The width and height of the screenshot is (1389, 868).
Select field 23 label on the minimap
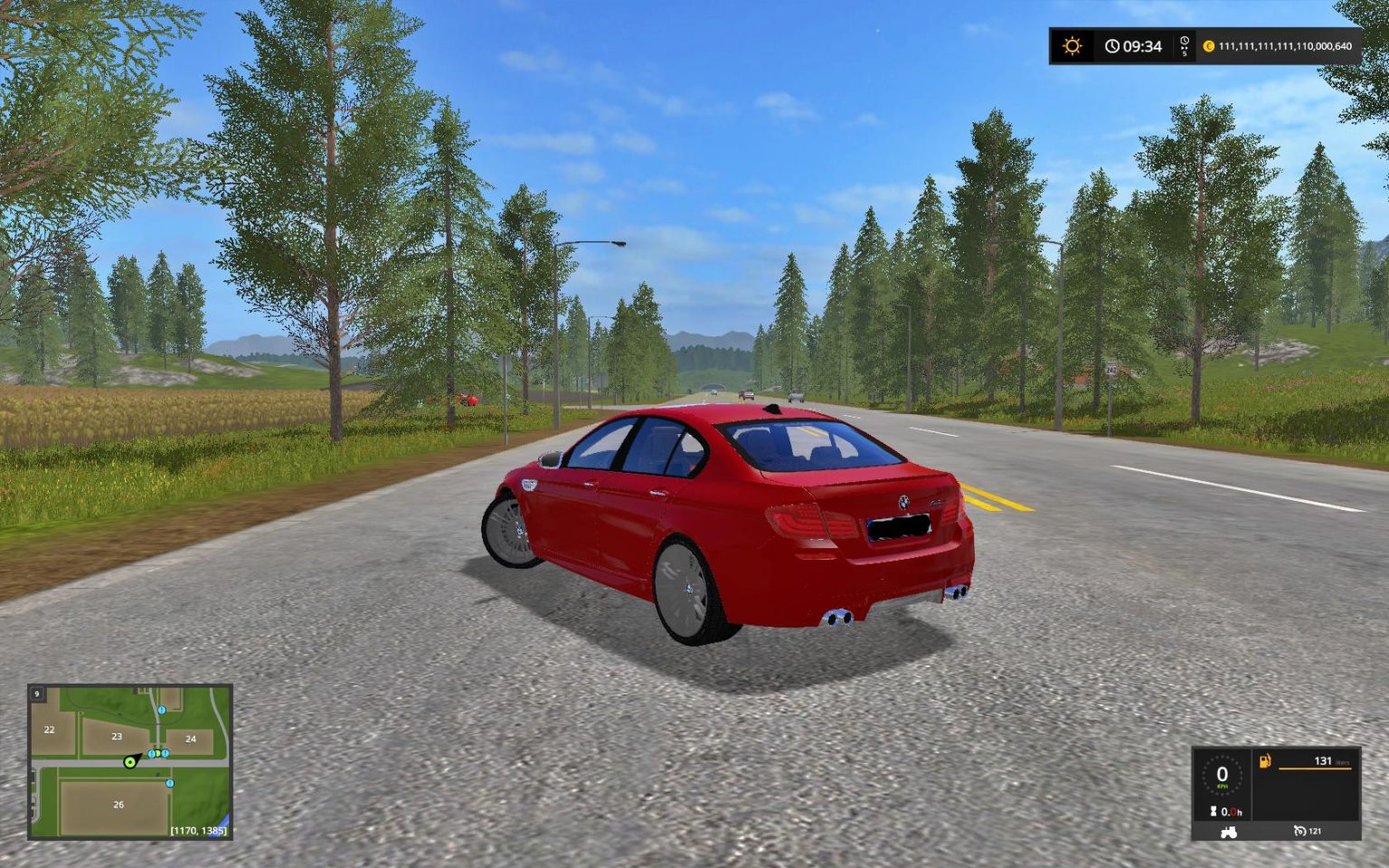pos(116,736)
